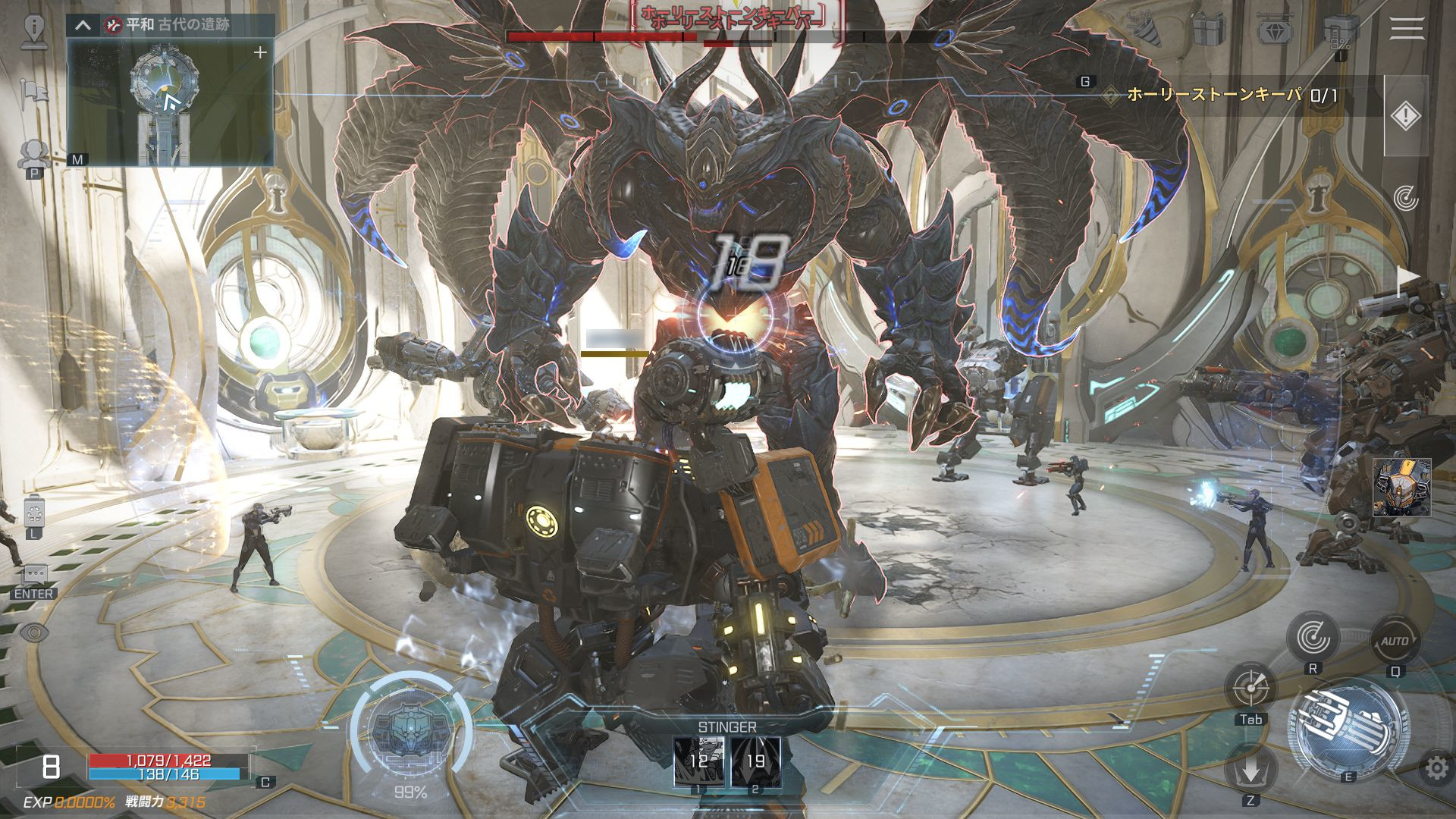1456x819 pixels.
Task: Open the party members icon
Action: [33, 154]
